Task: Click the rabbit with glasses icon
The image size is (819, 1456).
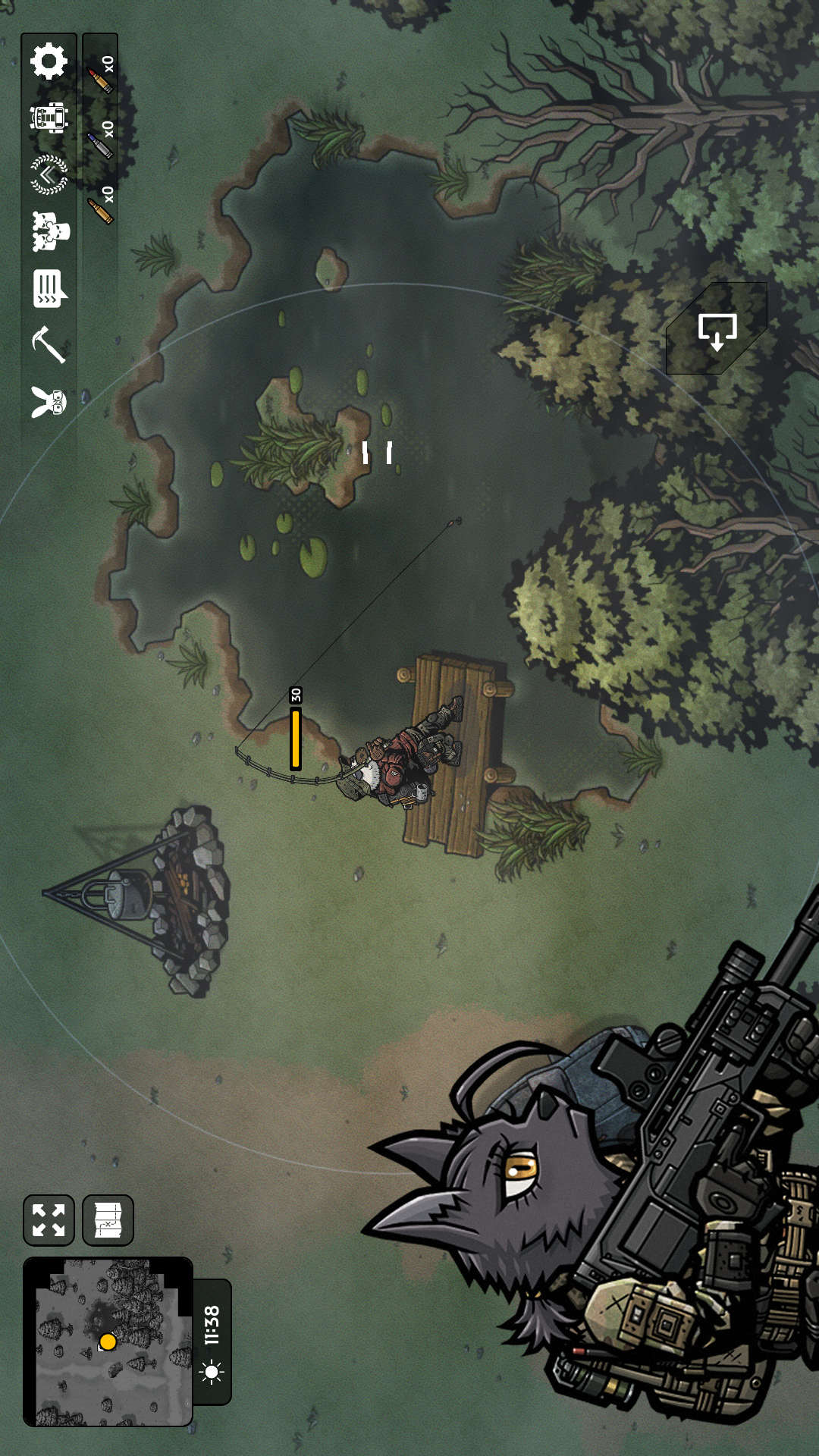Action: click(49, 401)
